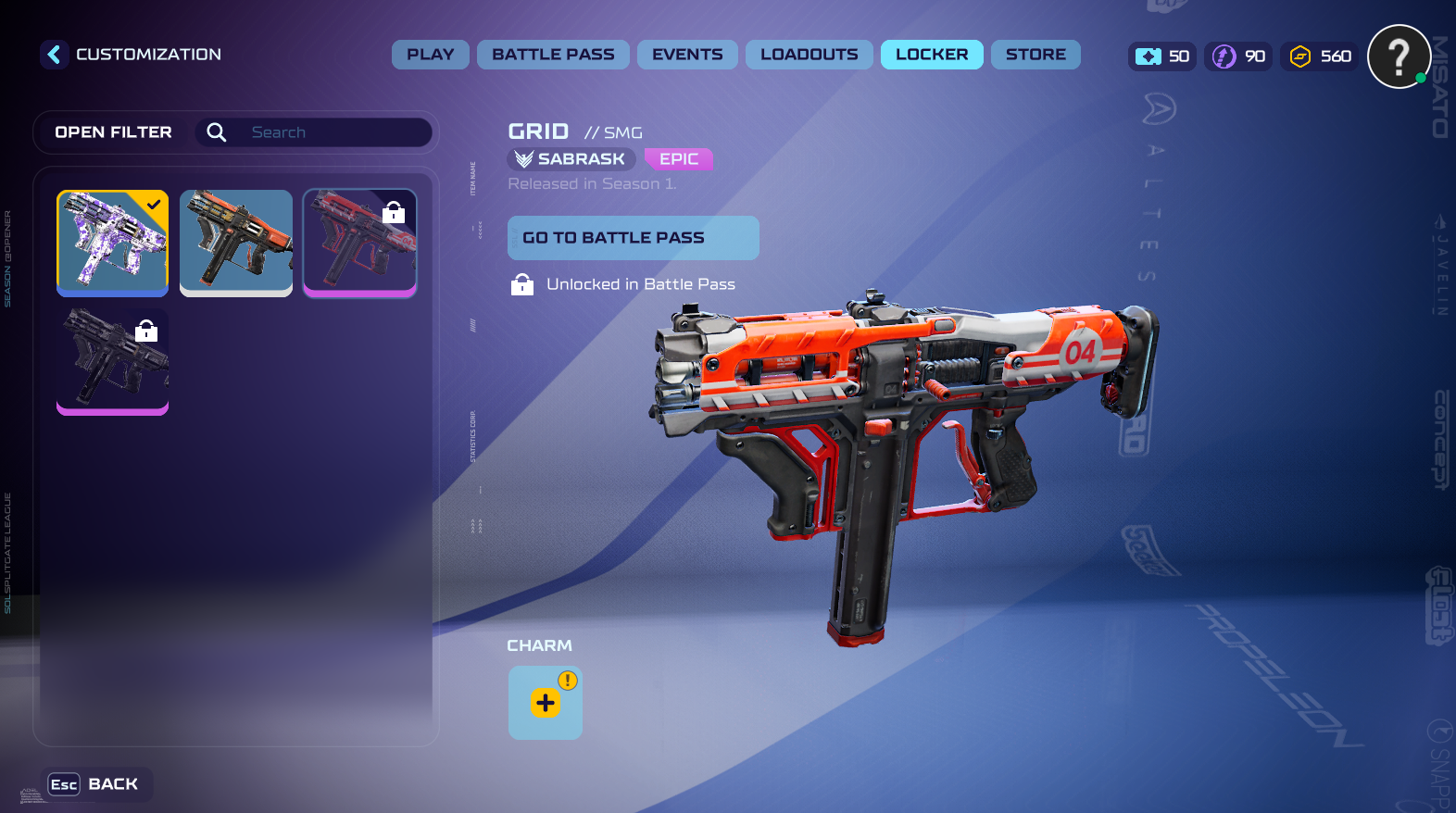Select the locked red SMG skin
1456x813 pixels.
click(359, 243)
